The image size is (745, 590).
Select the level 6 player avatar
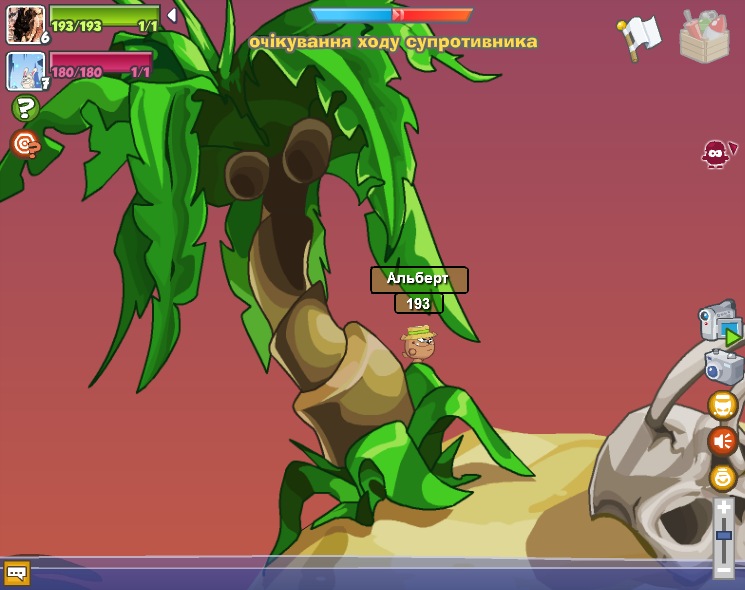(x=25, y=24)
